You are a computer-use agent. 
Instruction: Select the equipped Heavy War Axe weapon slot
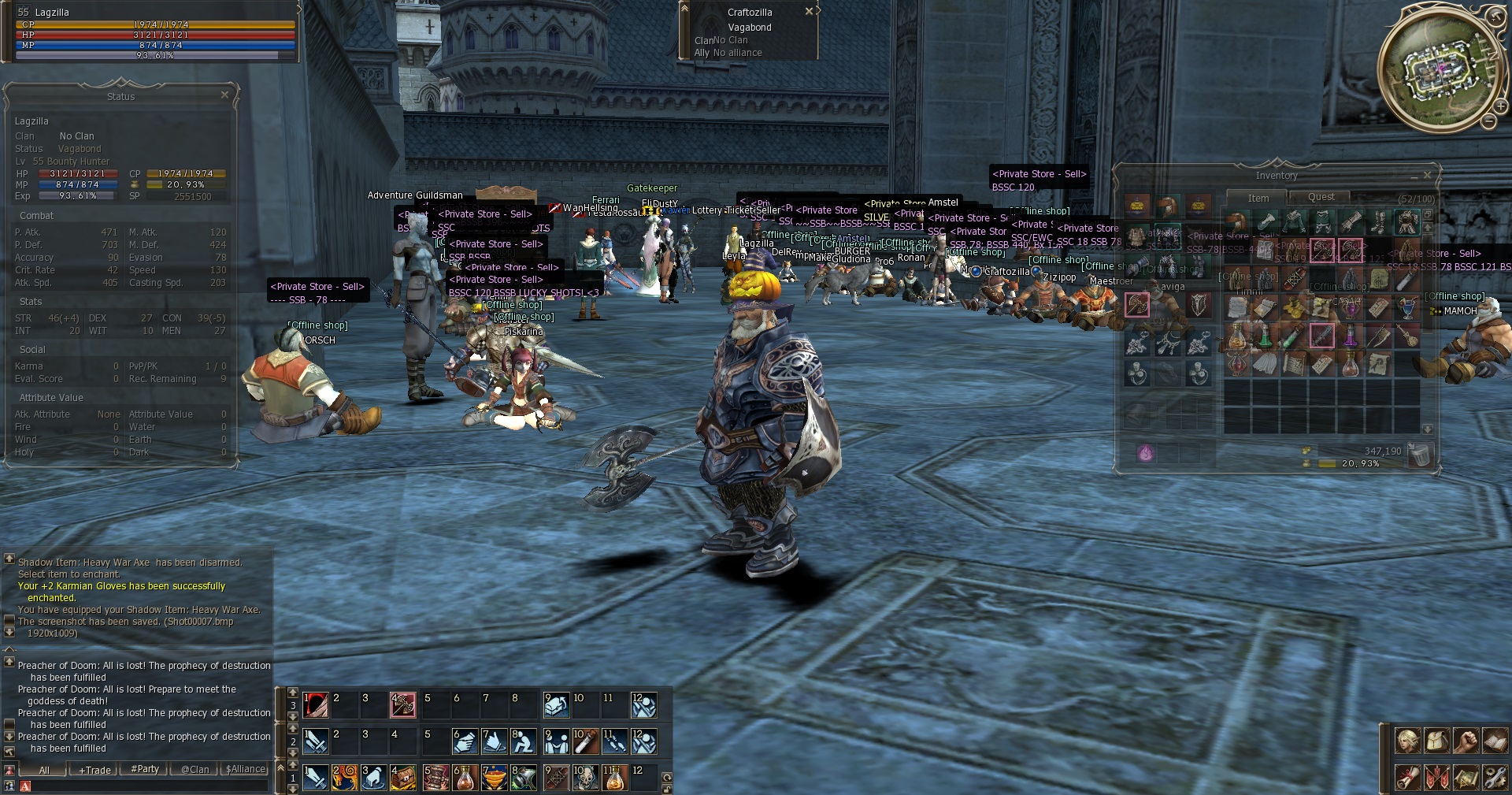1136,305
